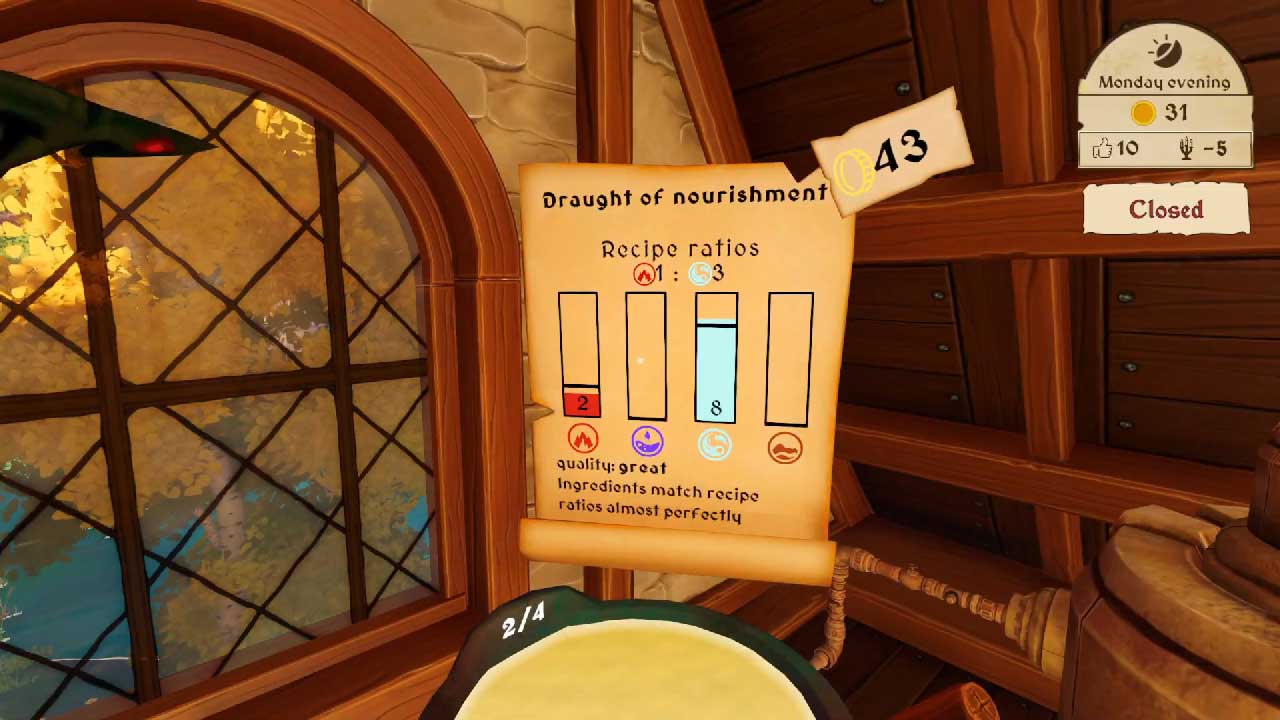Select the light blue swirl element icon
This screenshot has height=720, width=1280.
(715, 443)
